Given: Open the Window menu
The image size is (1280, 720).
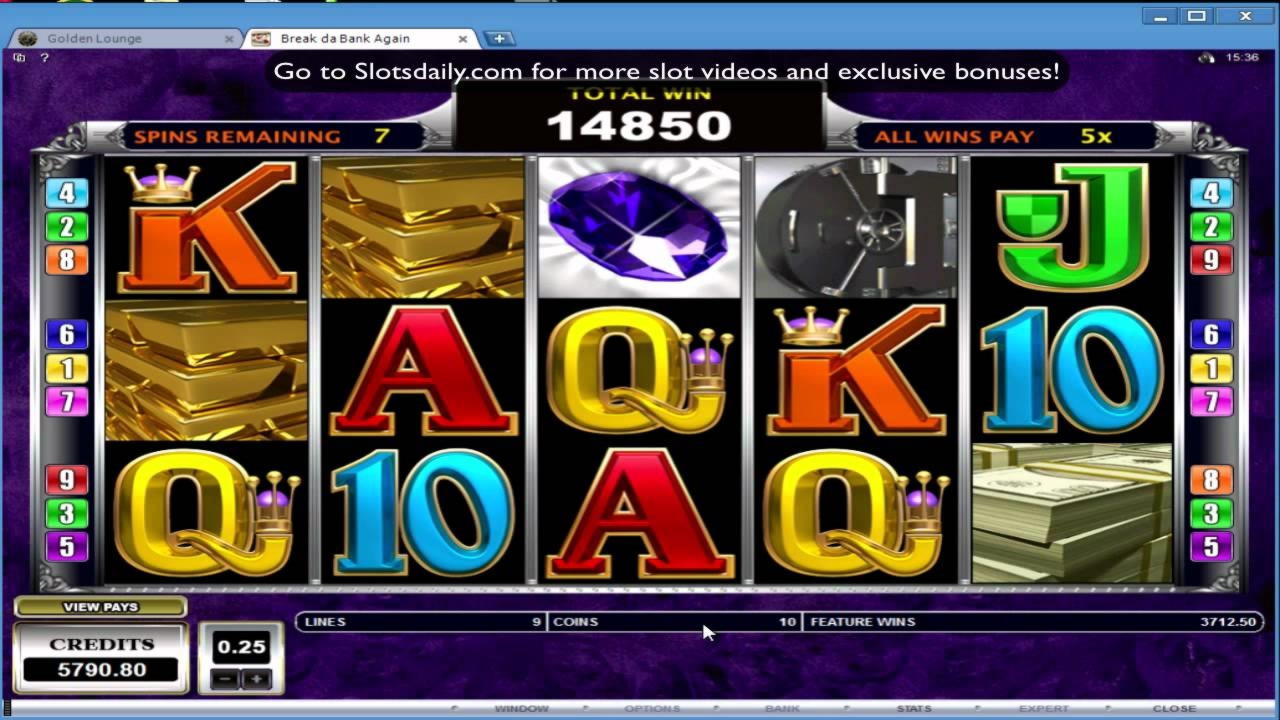Looking at the screenshot, I should [521, 709].
